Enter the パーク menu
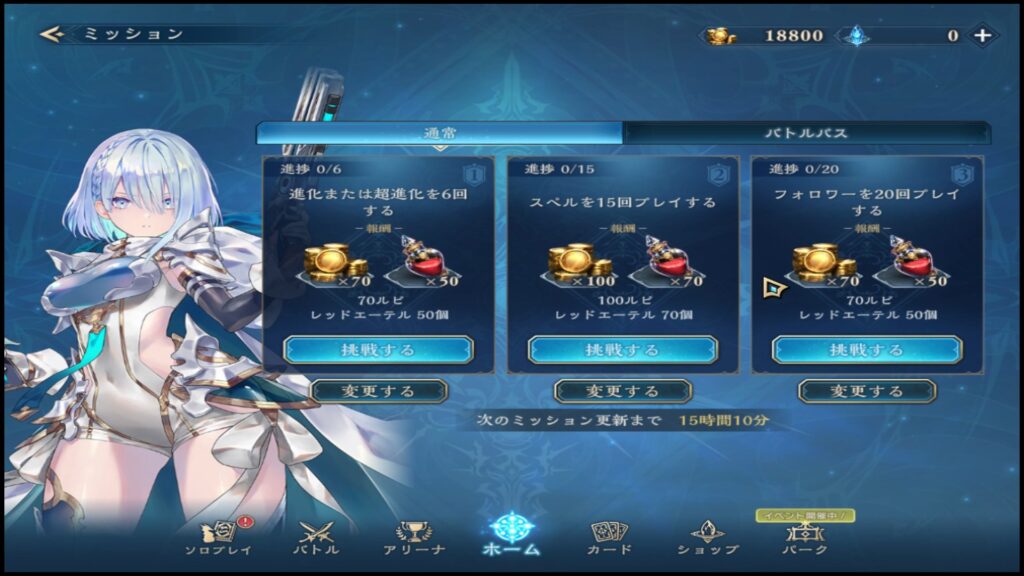The width and height of the screenshot is (1024, 576). 804,538
